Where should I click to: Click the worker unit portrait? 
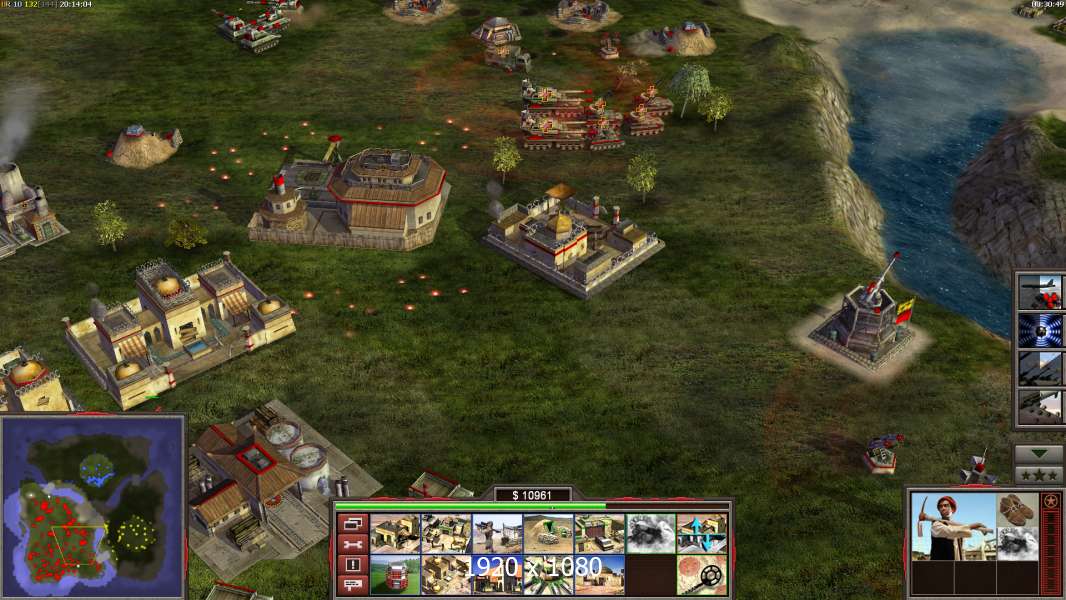tap(954, 527)
